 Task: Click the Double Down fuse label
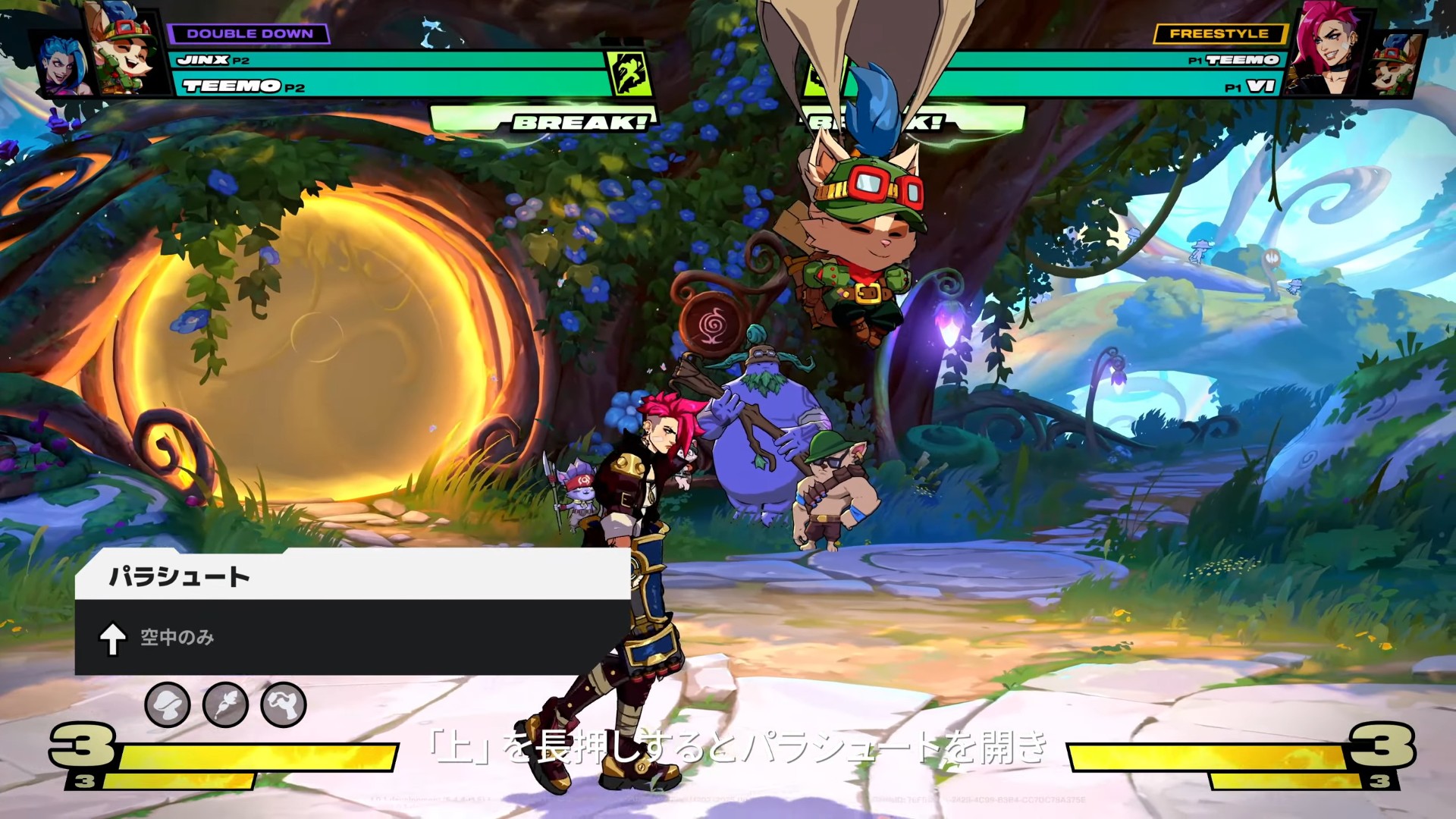[249, 33]
